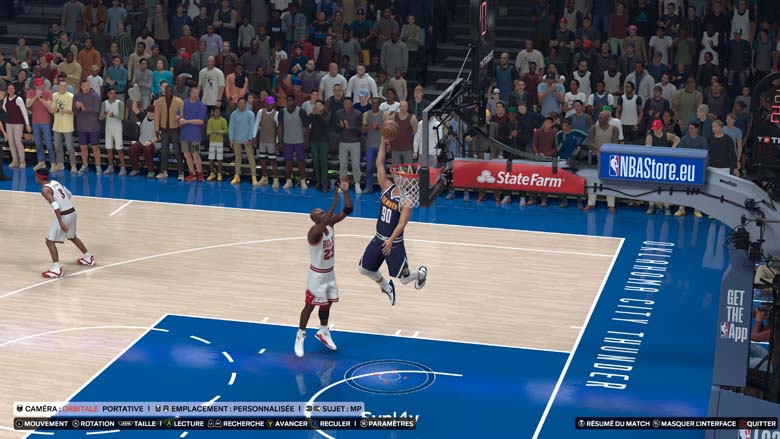Switch camera to Portative mode
The height and width of the screenshot is (439, 780).
click(123, 409)
